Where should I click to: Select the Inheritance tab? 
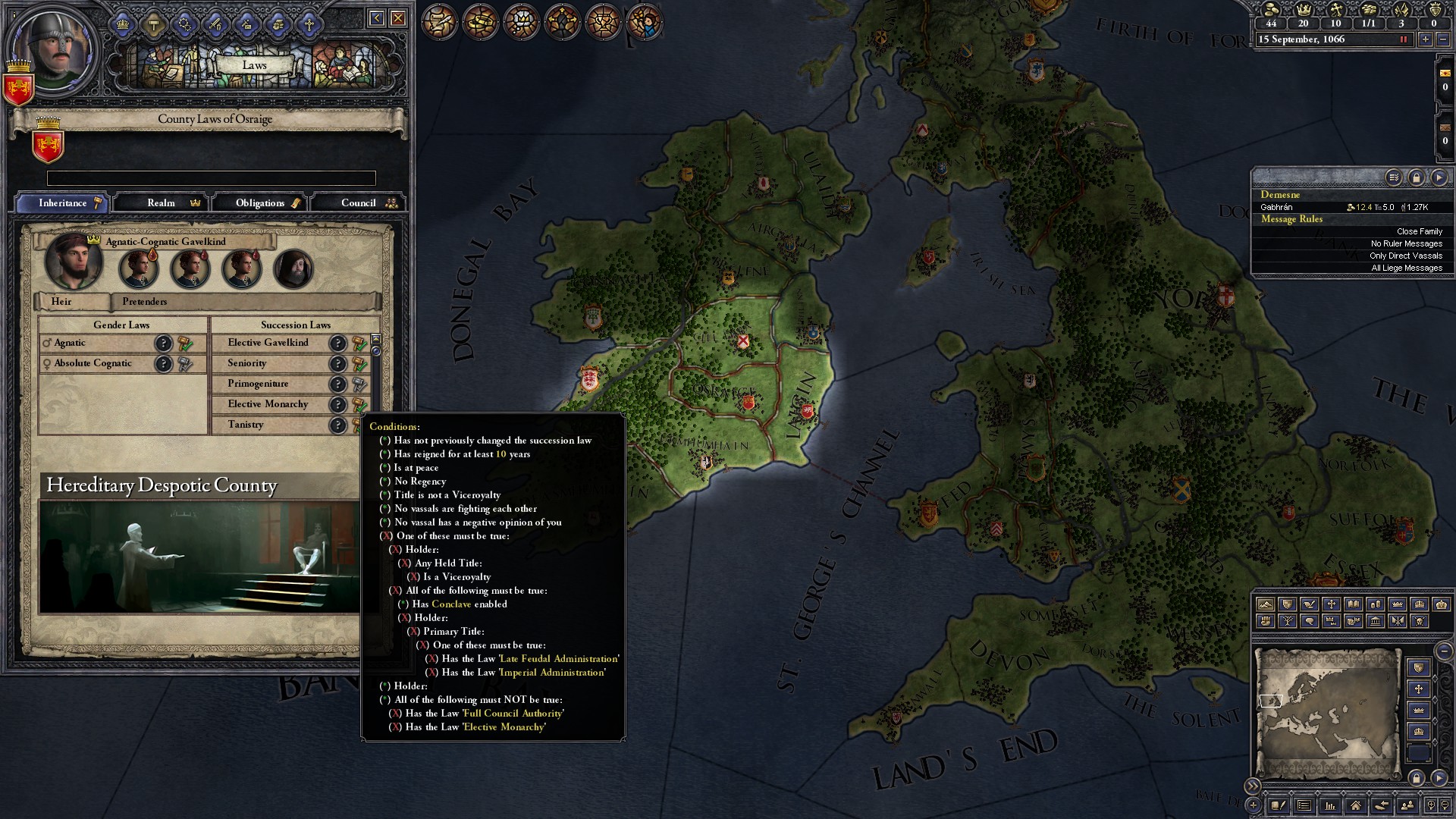[64, 203]
